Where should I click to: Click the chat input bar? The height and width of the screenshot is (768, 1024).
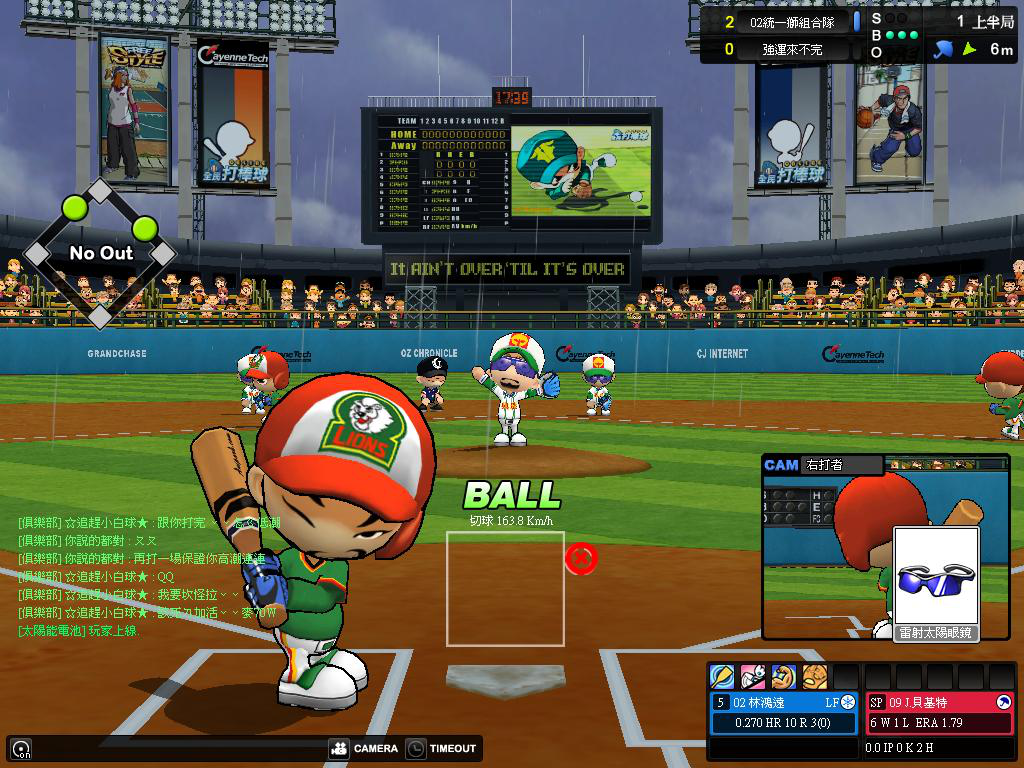pos(170,748)
